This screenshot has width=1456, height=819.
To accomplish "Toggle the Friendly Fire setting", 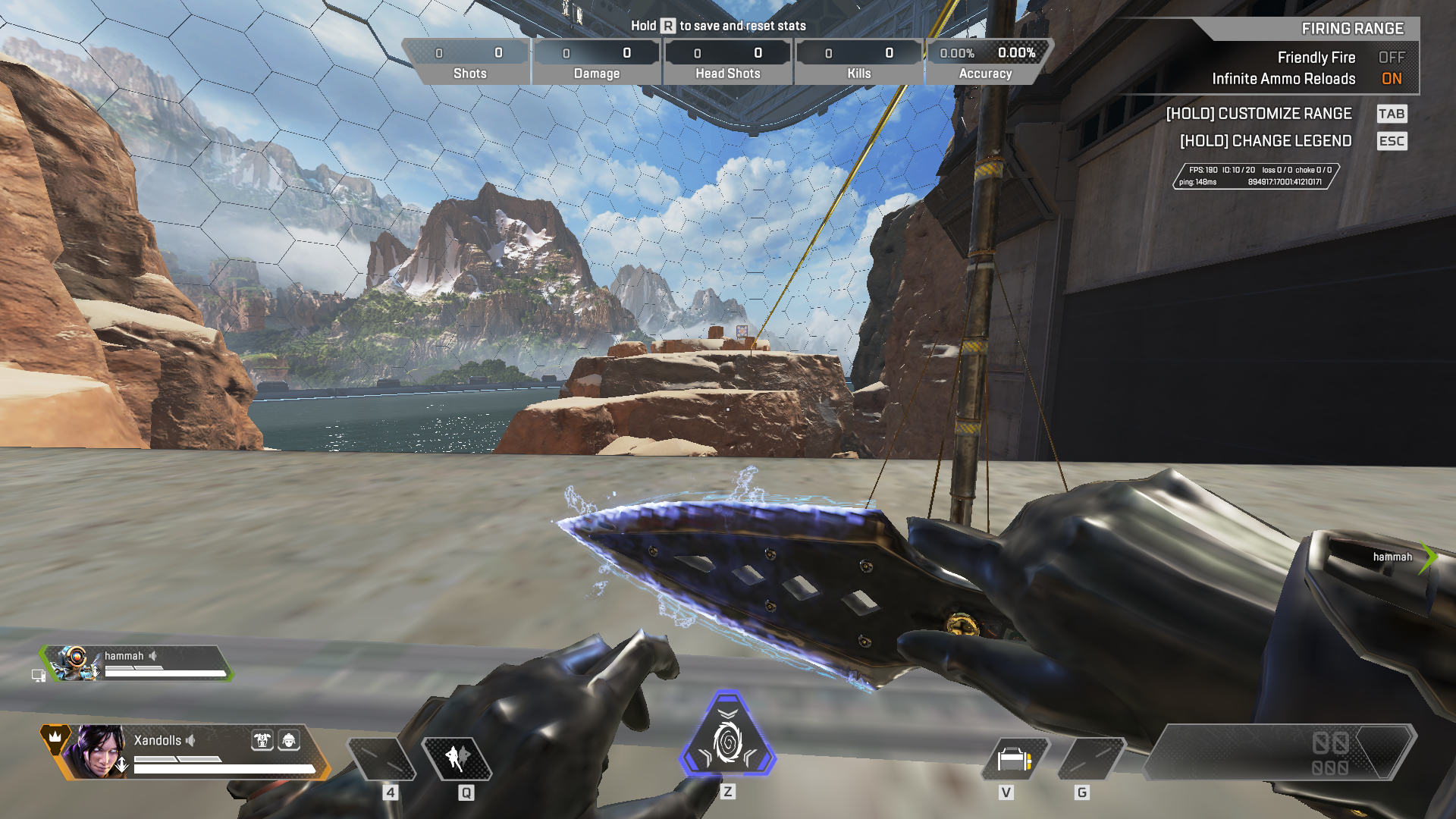I will point(1391,58).
